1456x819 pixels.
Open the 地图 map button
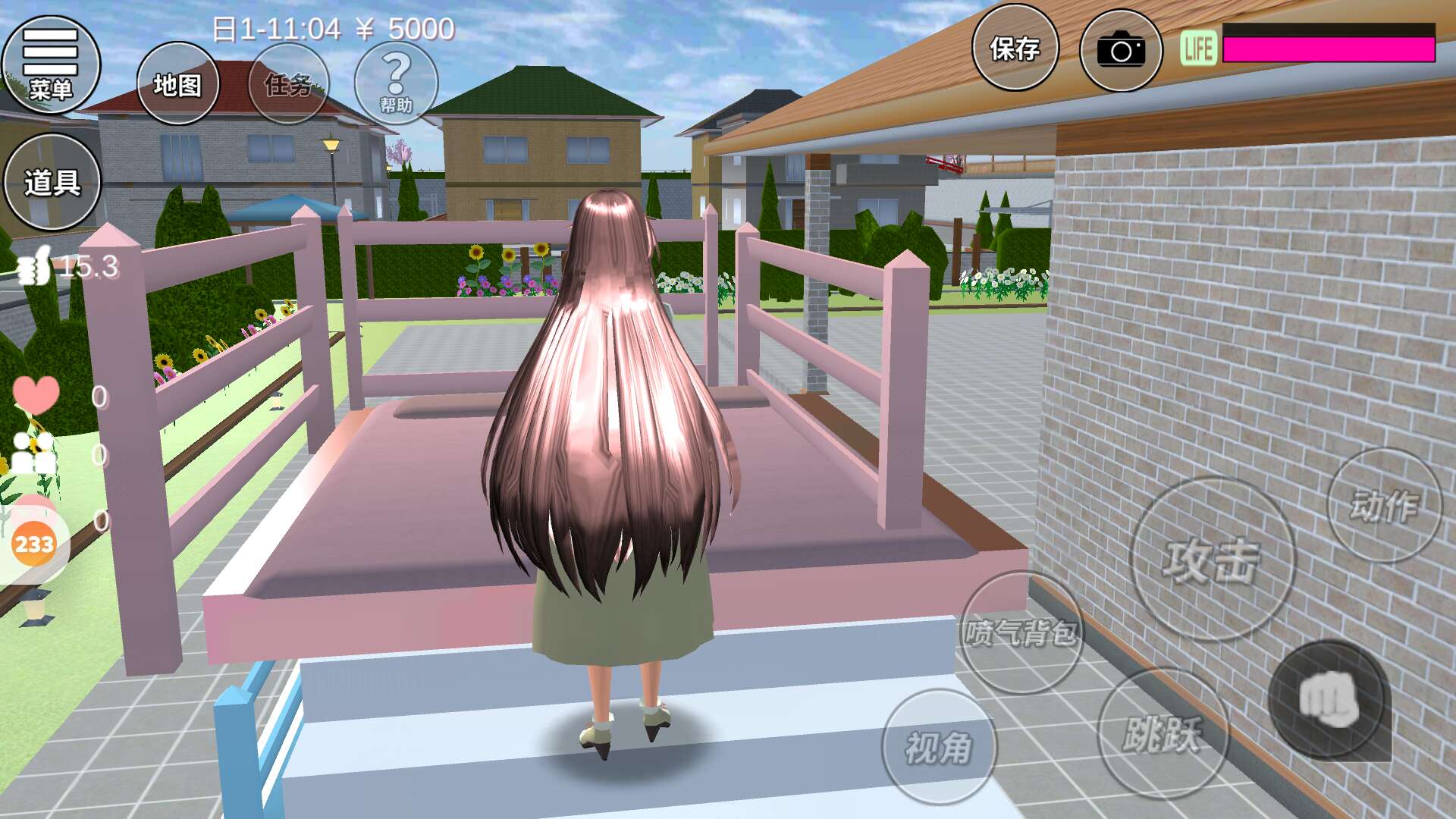coord(177,83)
